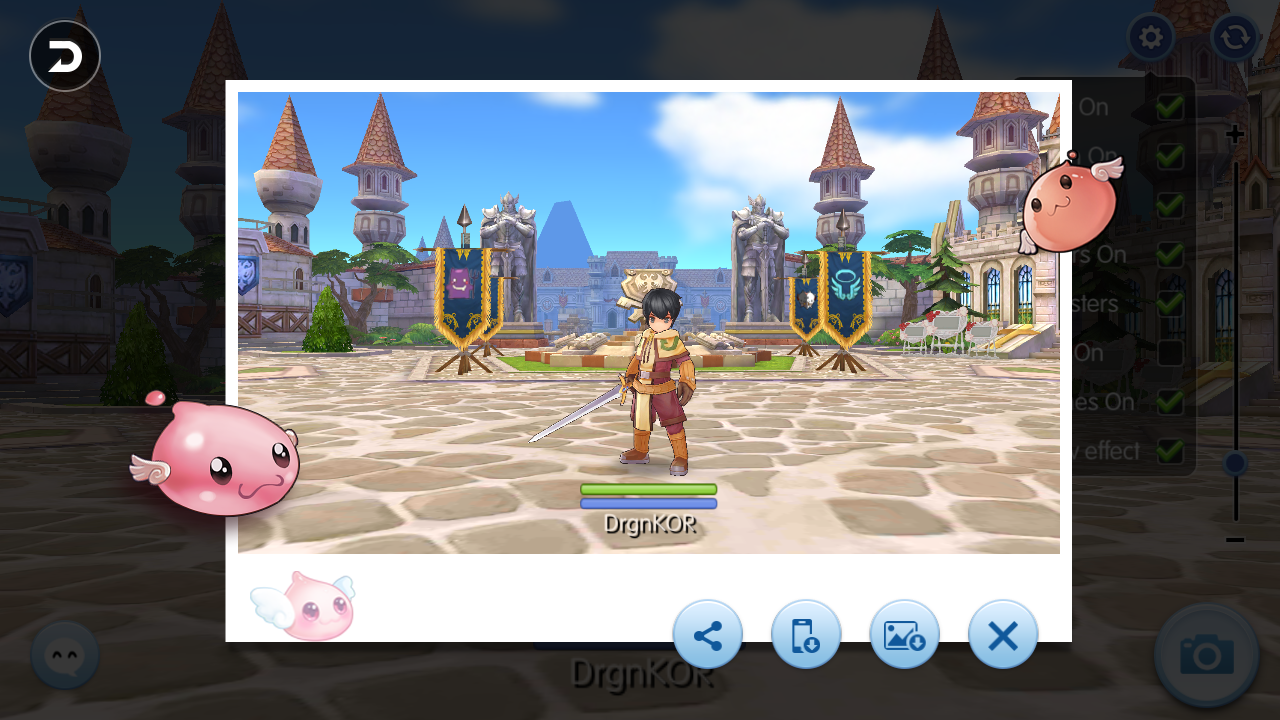Viewport: 1280px width, 720px height.
Task: Select the character nameplate DrgnKOR
Action: [x=648, y=524]
